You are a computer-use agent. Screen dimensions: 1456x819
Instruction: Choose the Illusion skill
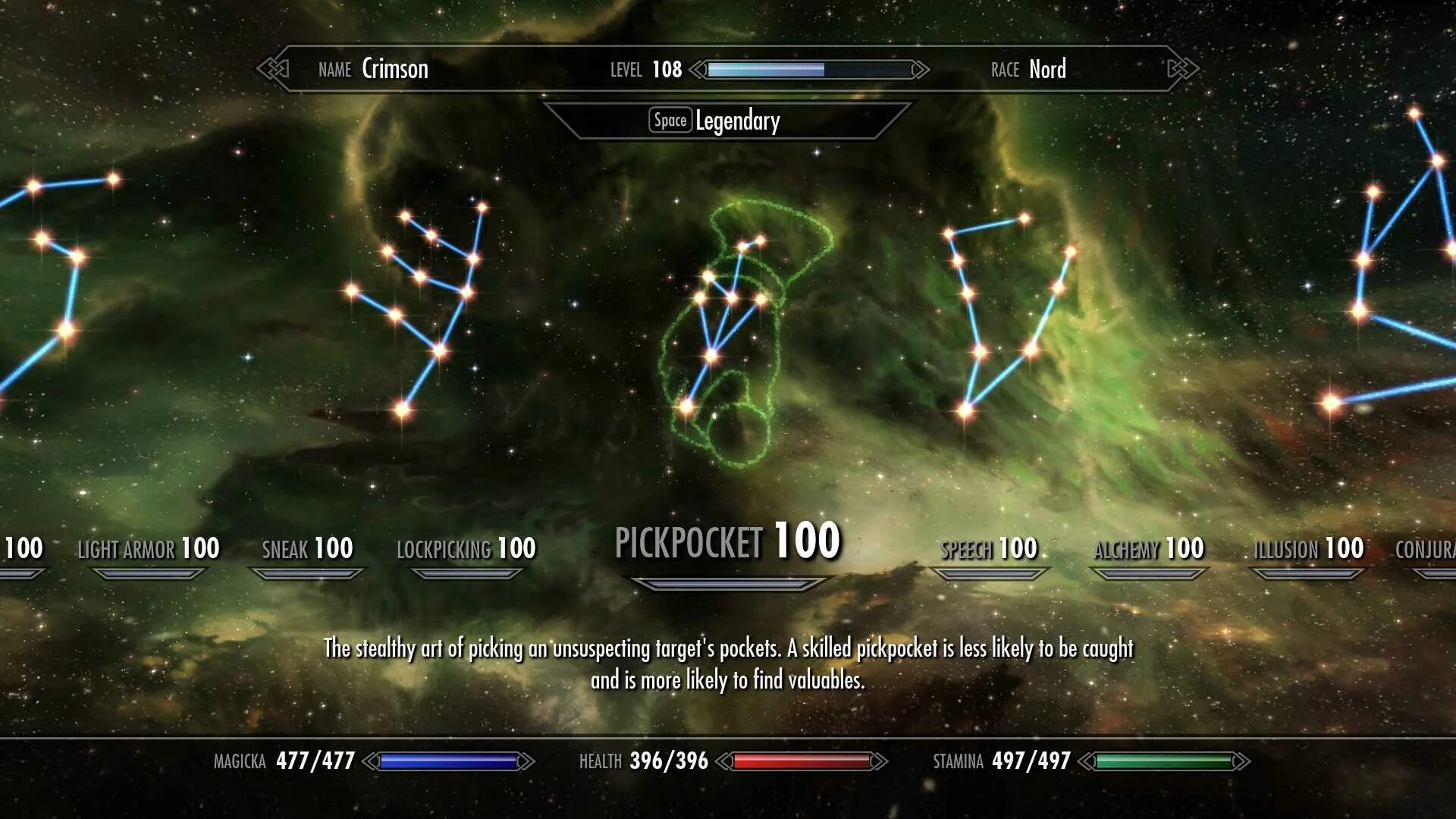click(1308, 549)
